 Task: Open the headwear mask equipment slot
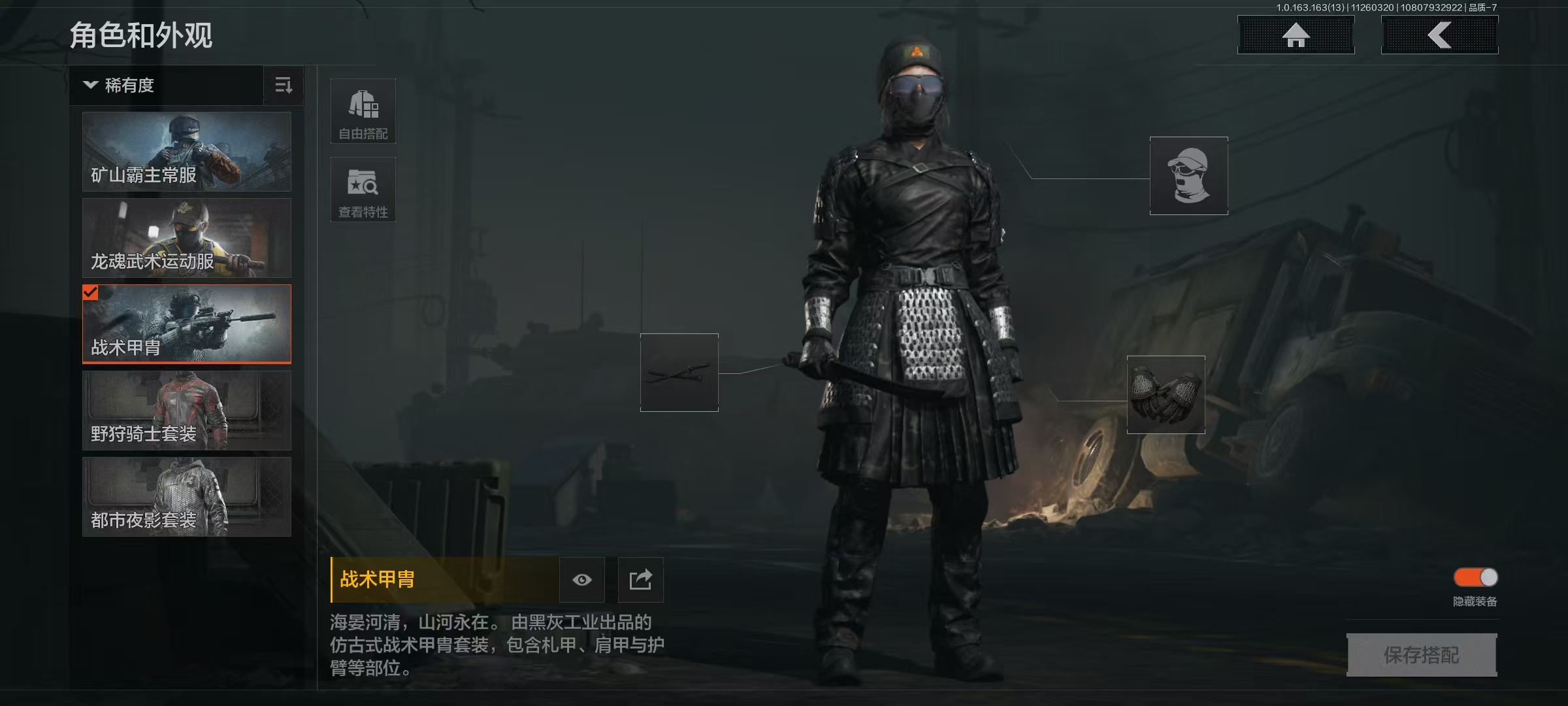1188,176
